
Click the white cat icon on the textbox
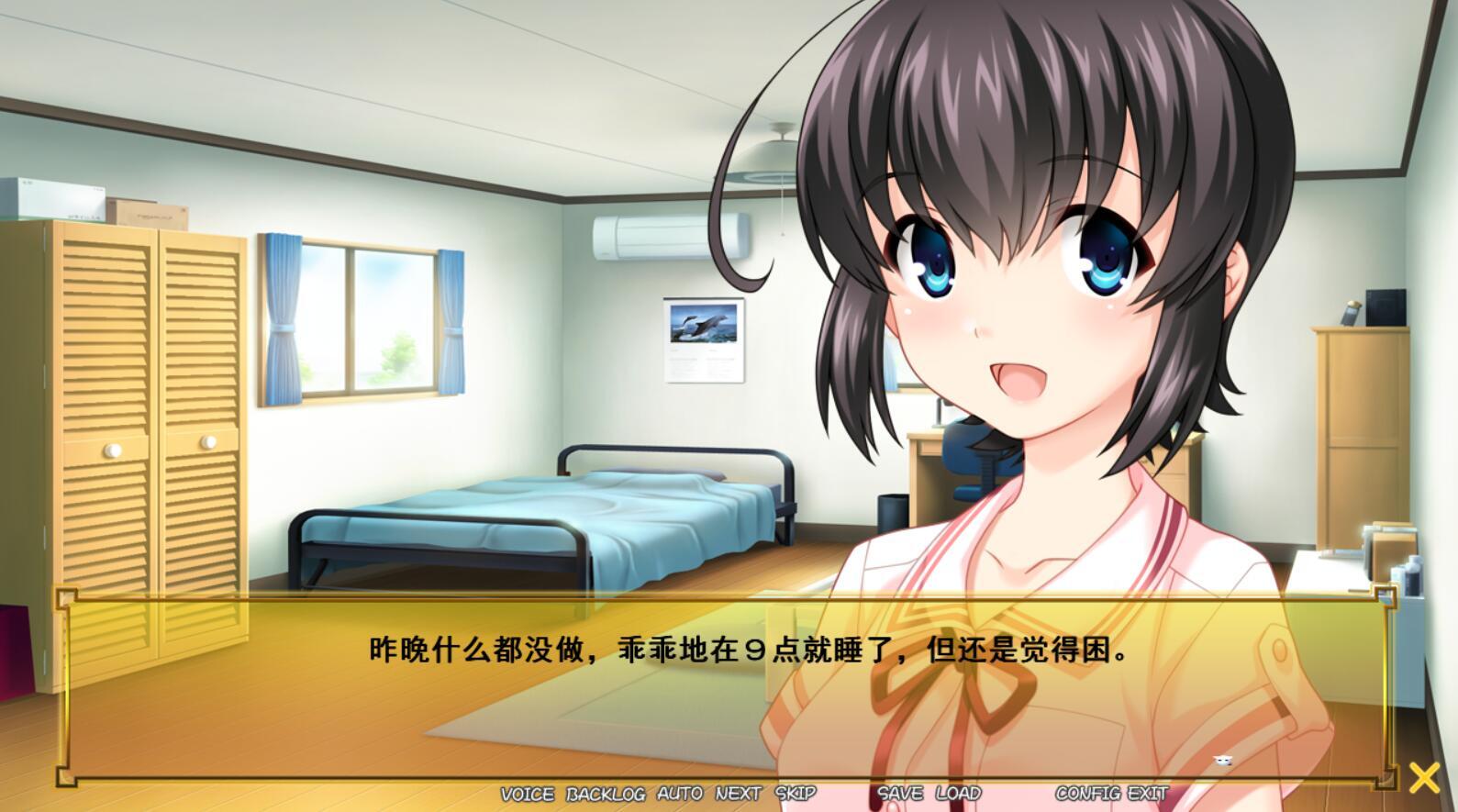click(x=1221, y=761)
